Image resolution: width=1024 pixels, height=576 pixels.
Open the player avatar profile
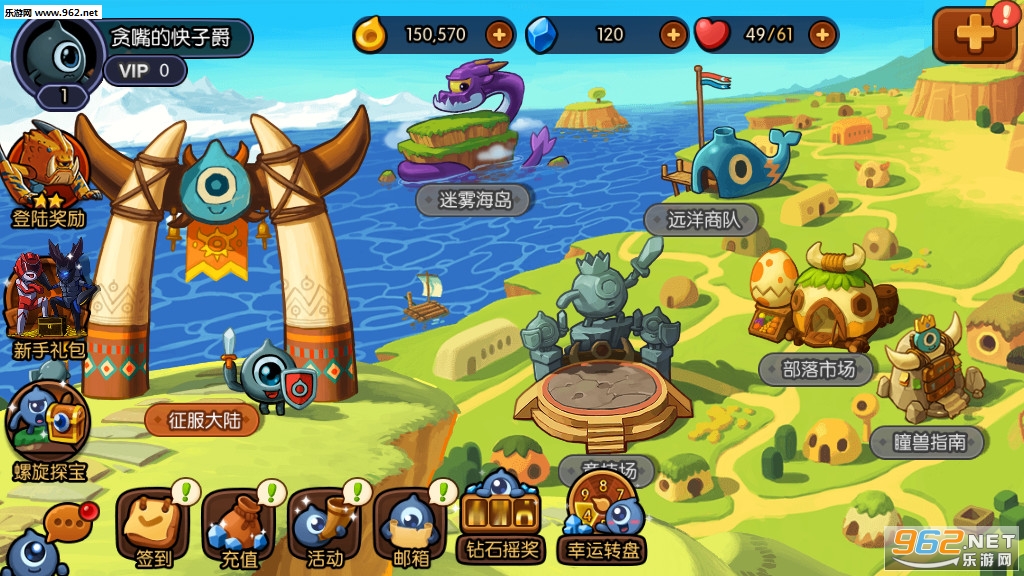(x=60, y=55)
